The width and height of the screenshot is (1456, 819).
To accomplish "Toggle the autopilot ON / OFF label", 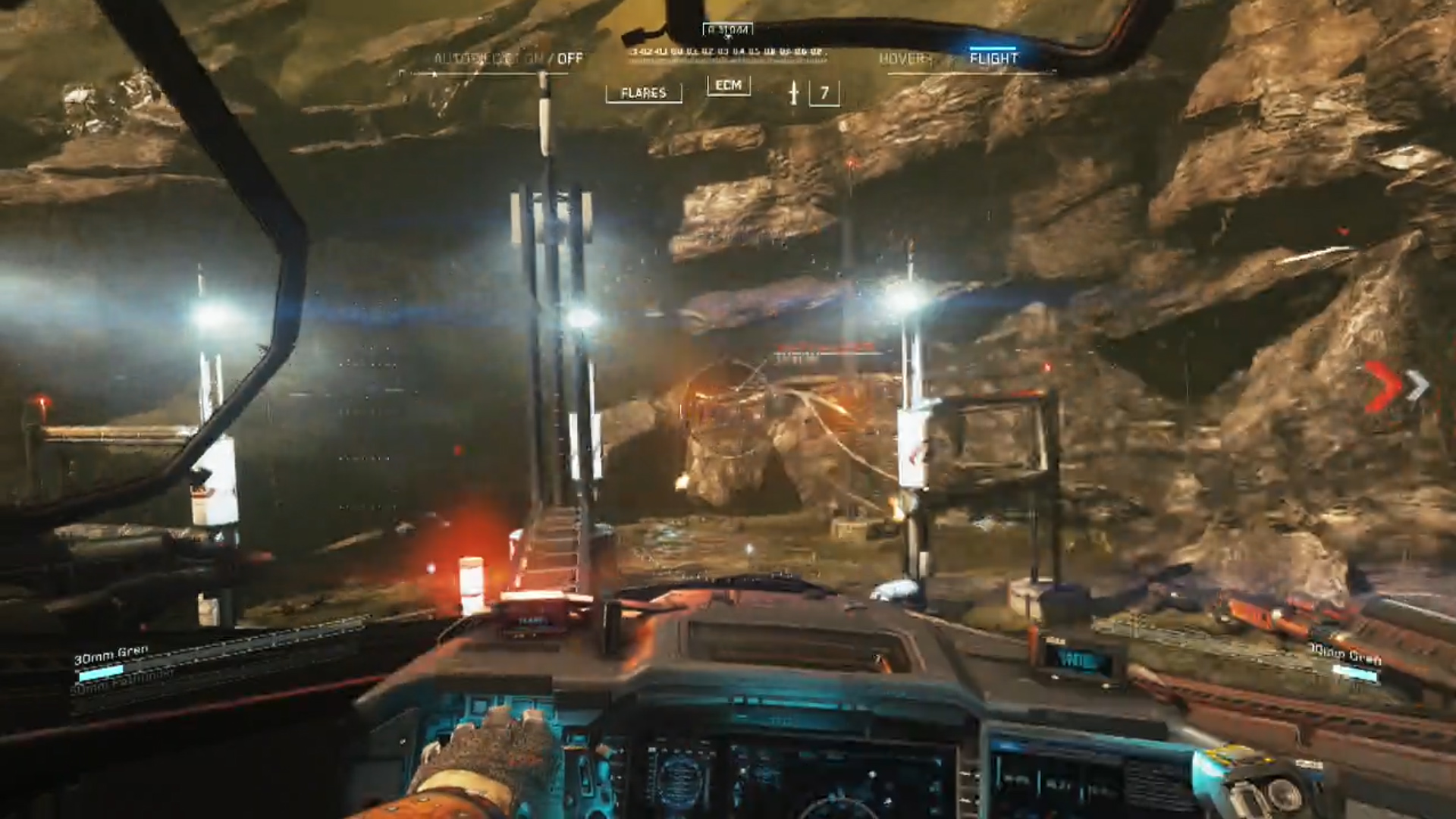I will pyautogui.click(x=508, y=58).
